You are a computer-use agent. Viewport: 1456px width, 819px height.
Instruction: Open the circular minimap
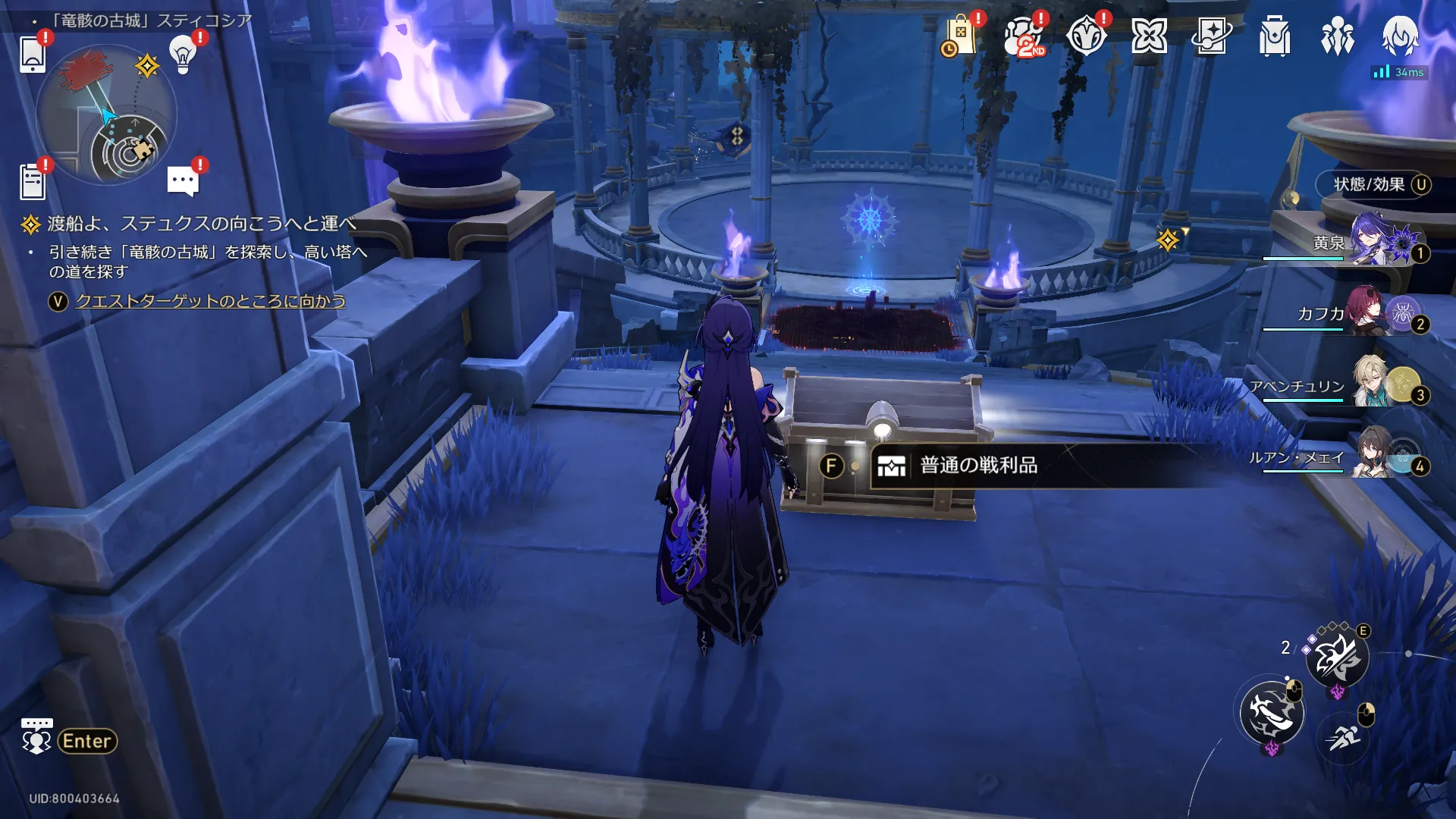pos(107,115)
